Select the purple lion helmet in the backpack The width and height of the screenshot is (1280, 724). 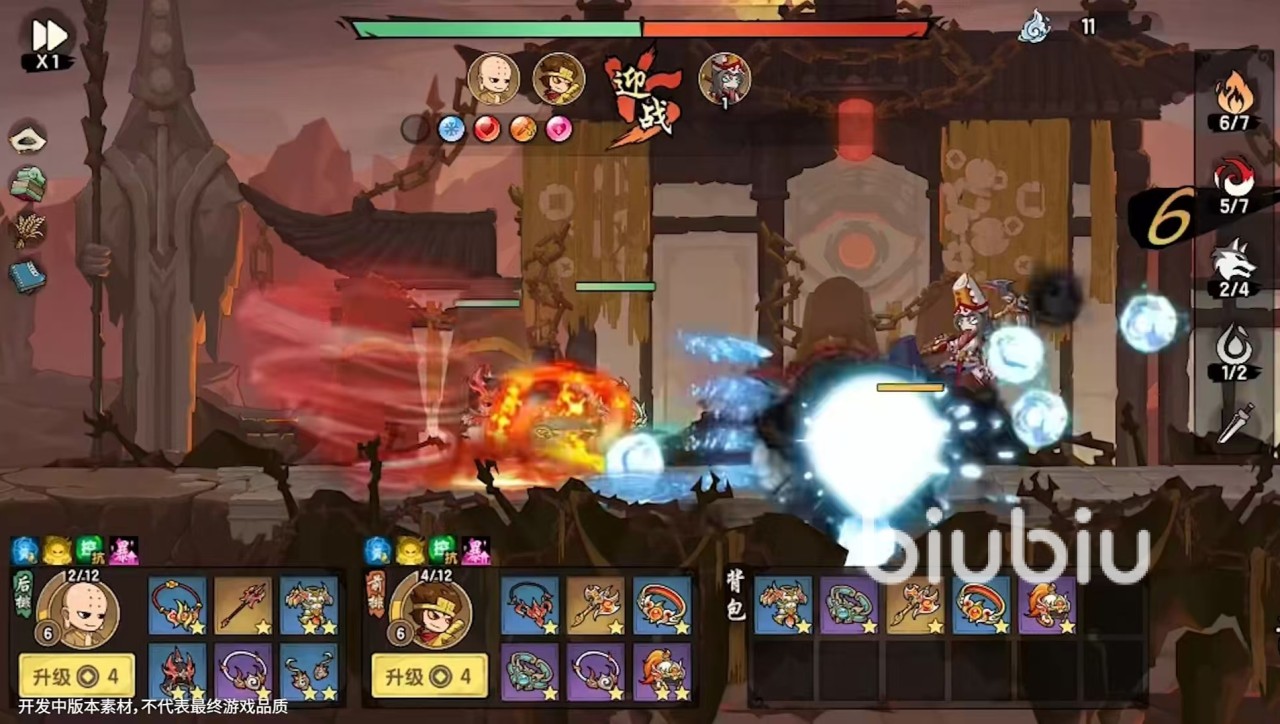click(x=1047, y=605)
